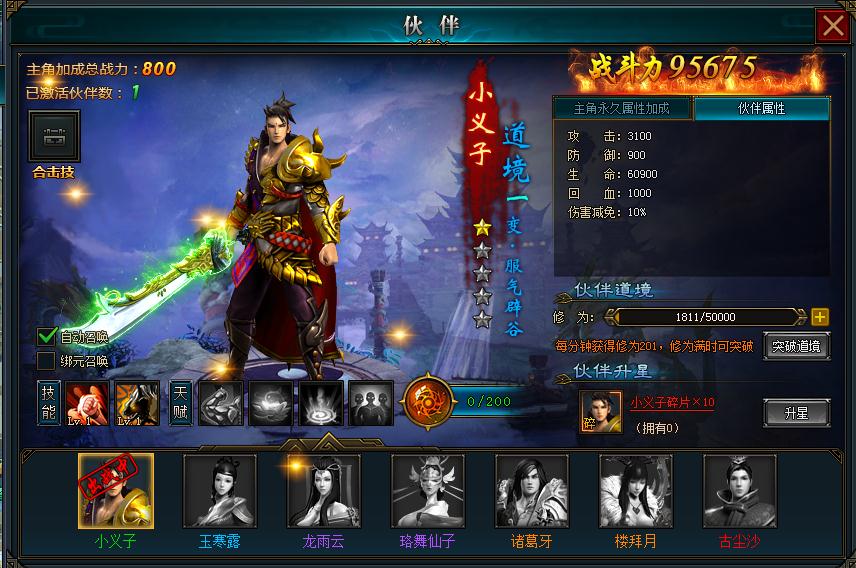Select the fist skill icon
Viewport: 856px width, 568px height.
coord(85,403)
